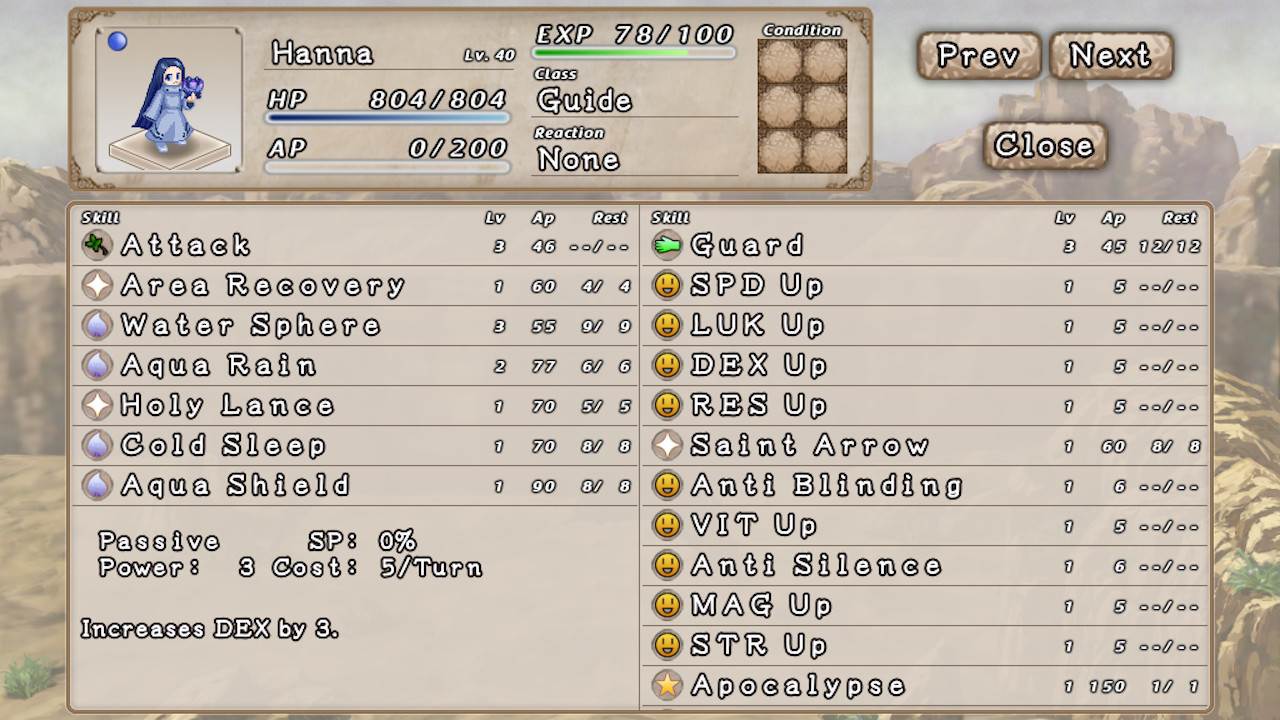Click the EXP progress bar
This screenshot has height=720, width=1280.
[x=633, y=52]
